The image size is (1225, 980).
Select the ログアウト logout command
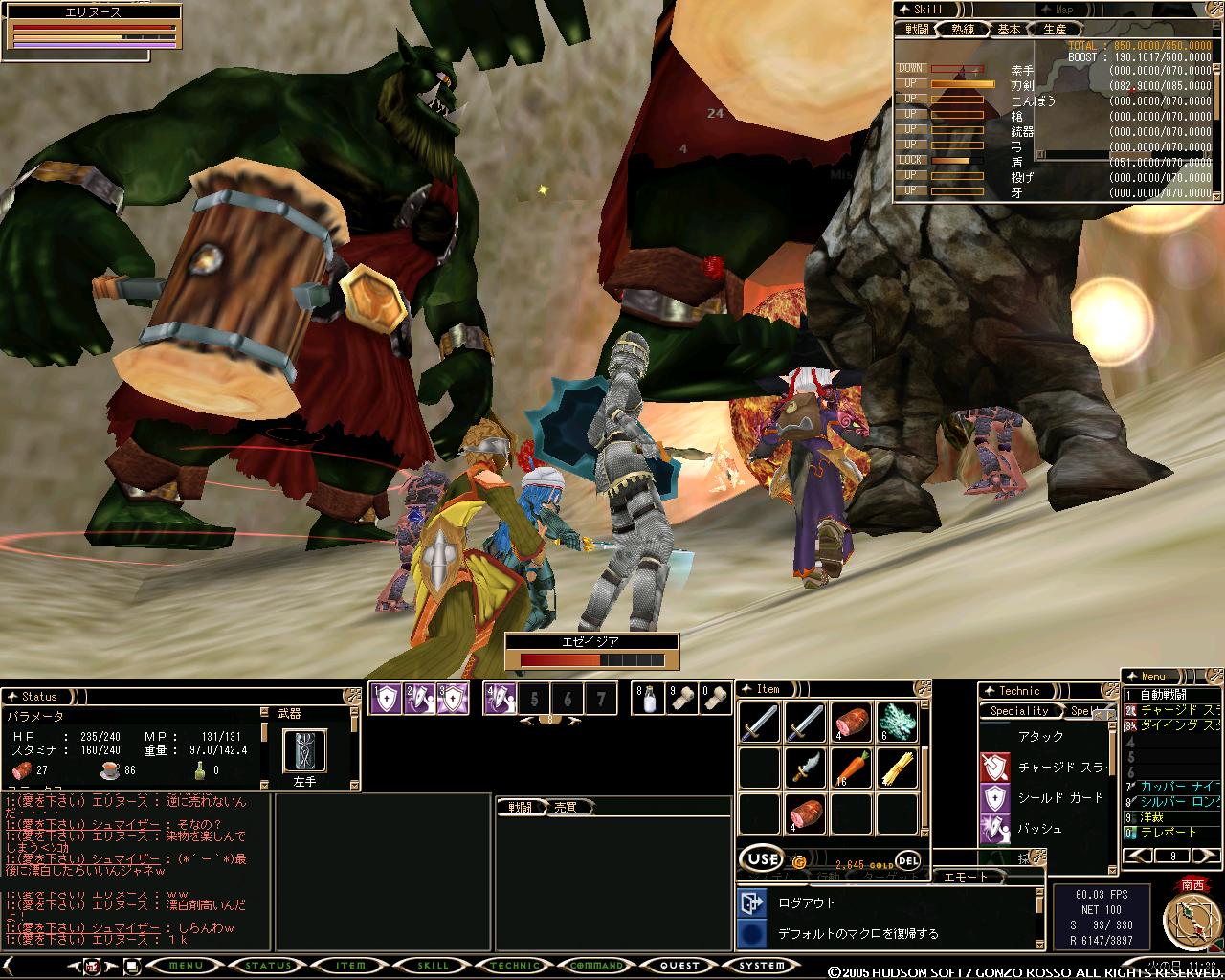click(x=806, y=902)
